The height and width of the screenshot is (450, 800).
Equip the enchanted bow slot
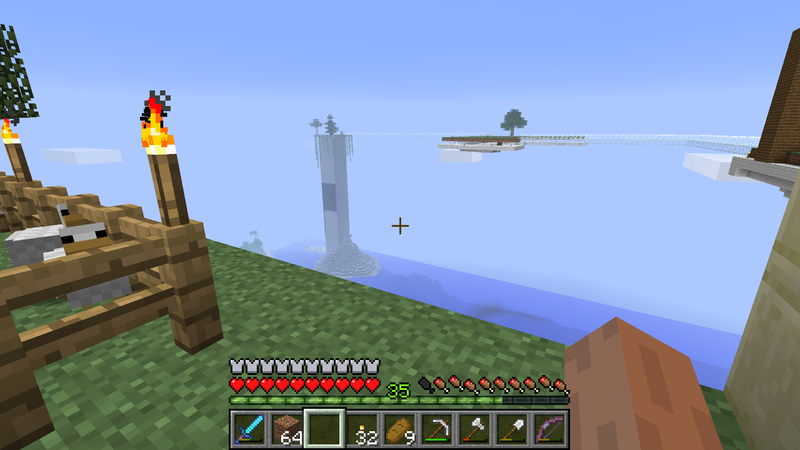click(550, 429)
